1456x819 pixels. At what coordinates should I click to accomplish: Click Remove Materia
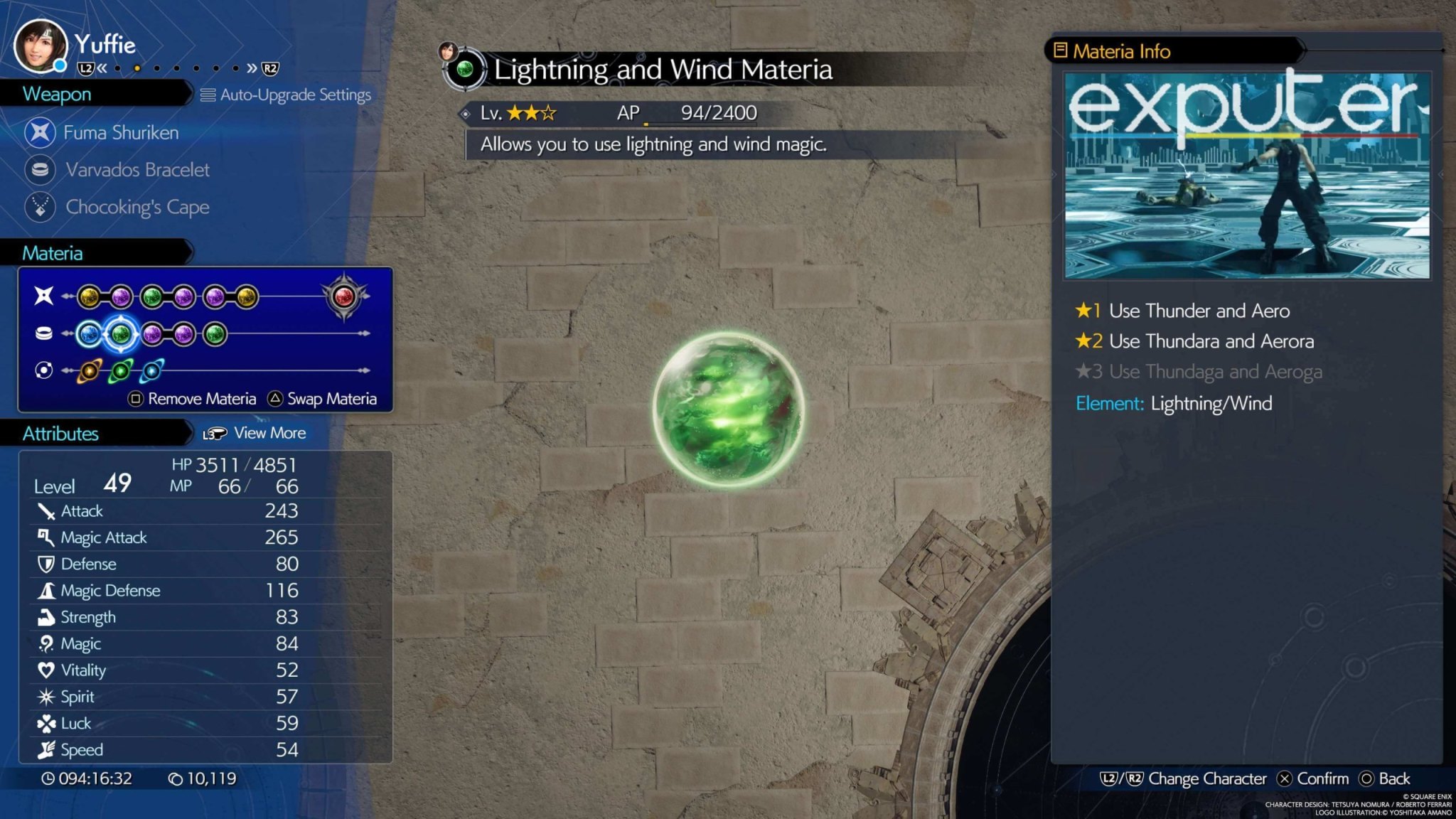[193, 399]
